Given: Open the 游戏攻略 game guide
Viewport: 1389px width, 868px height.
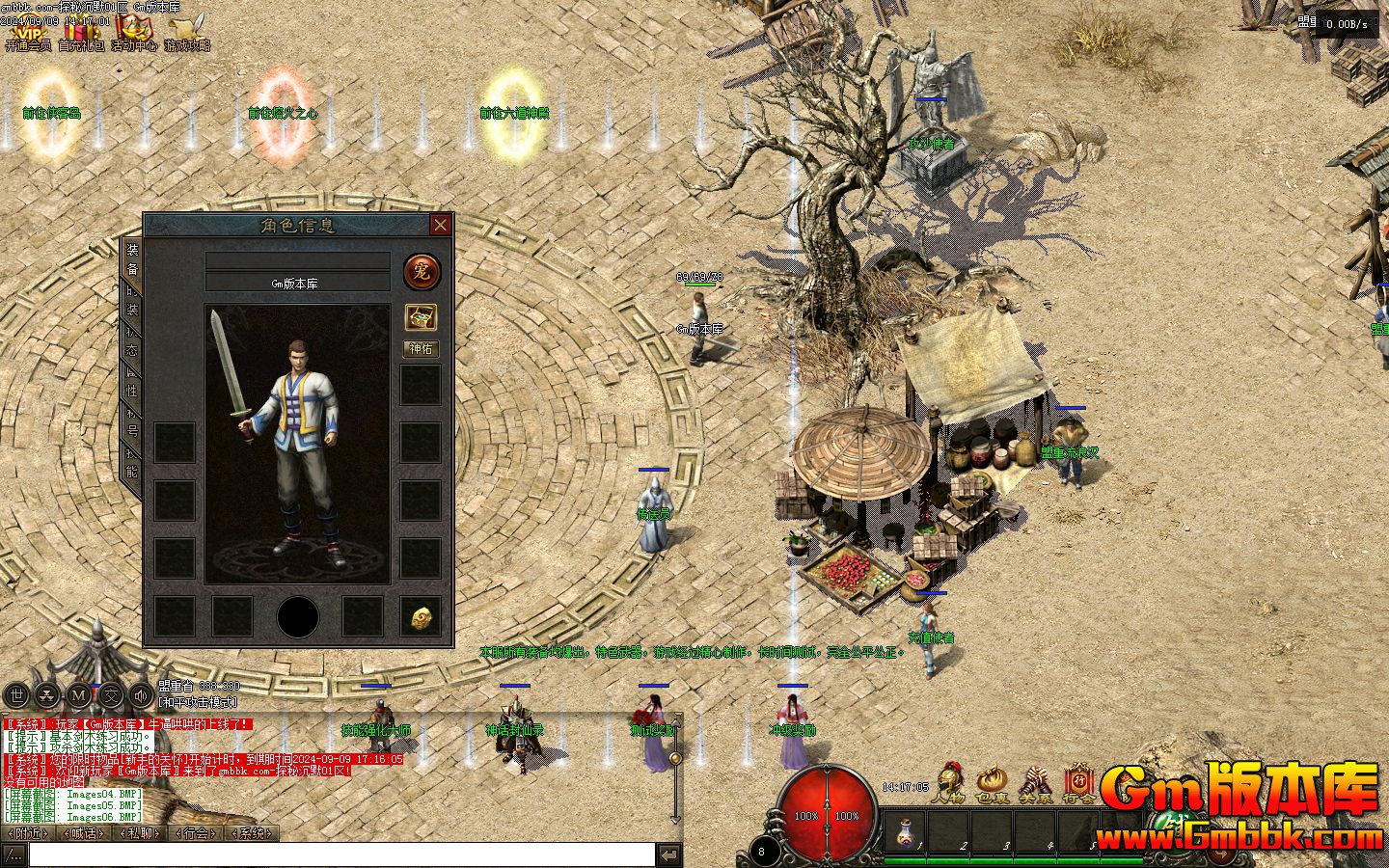Looking at the screenshot, I should coord(186,33).
